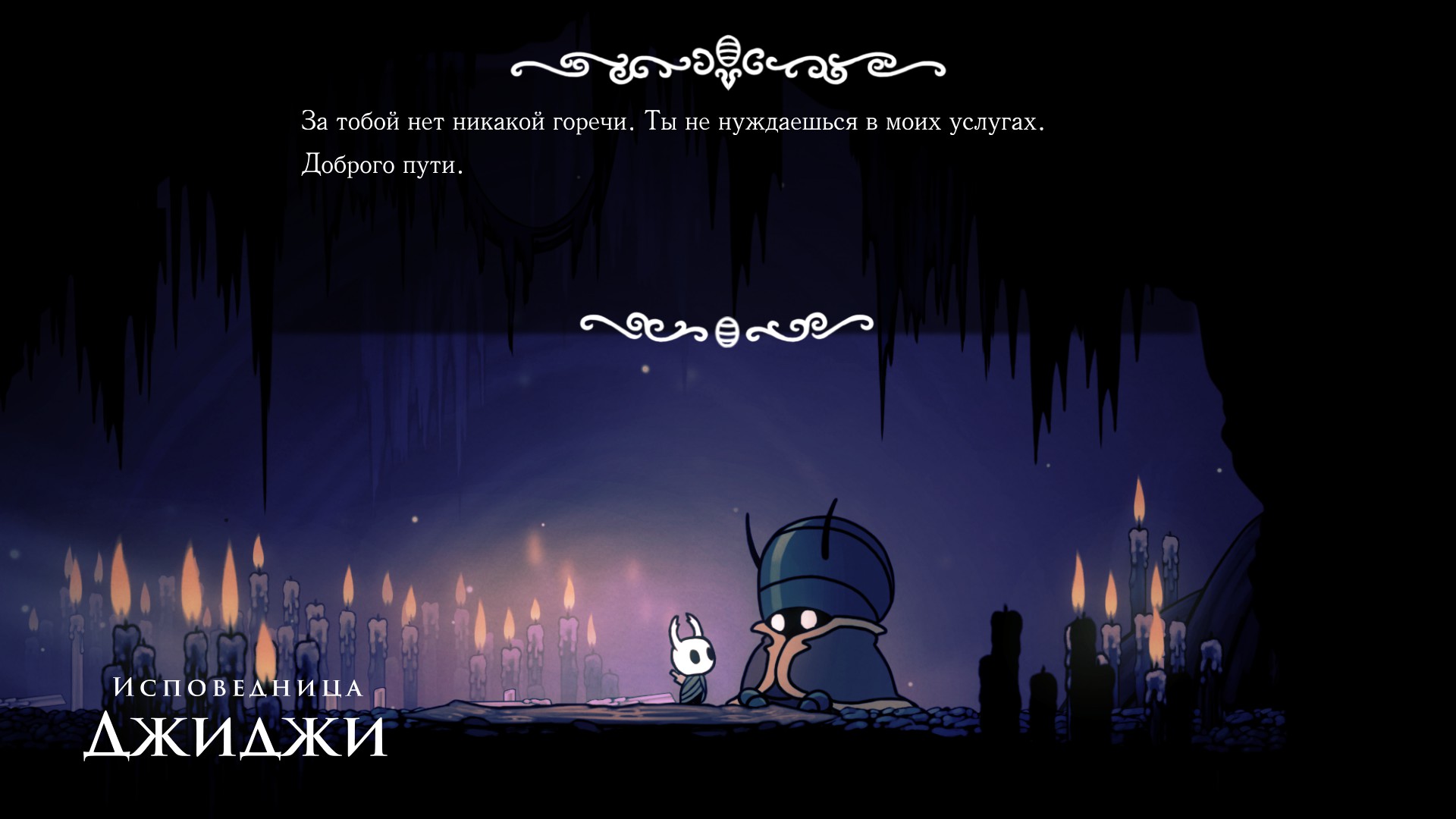Select the dialogue line about no bitterness
The height and width of the screenshot is (819, 1456).
675,120
